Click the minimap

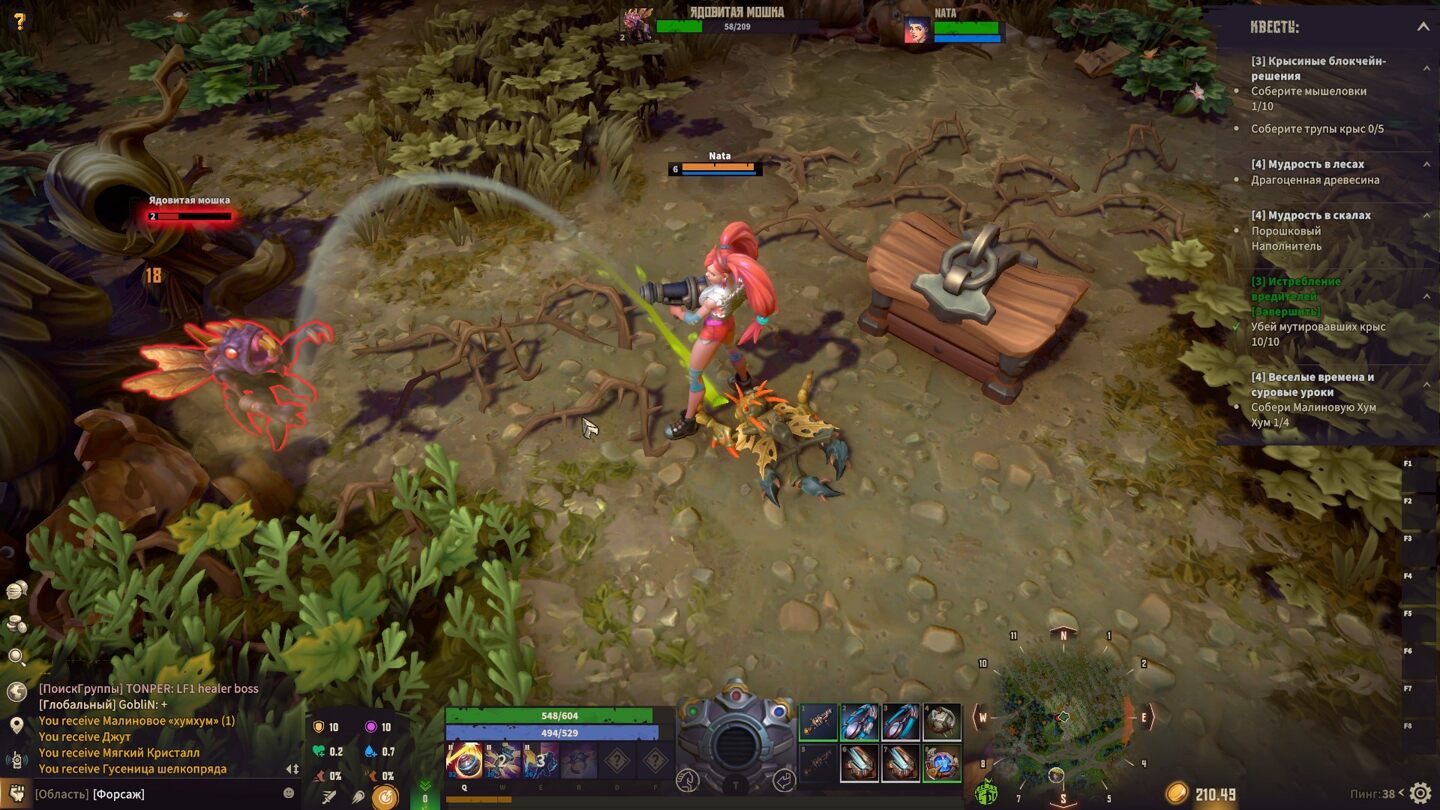tap(1063, 717)
